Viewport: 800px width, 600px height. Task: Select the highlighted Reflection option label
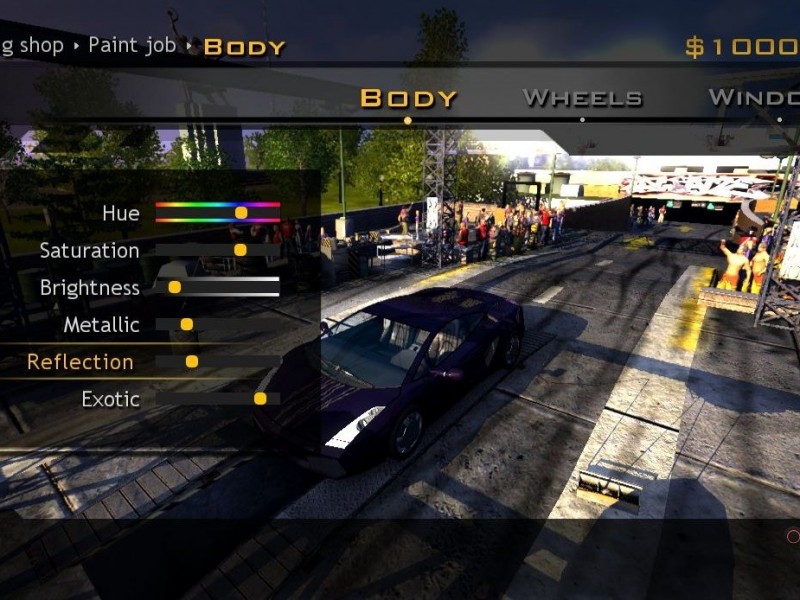80,361
